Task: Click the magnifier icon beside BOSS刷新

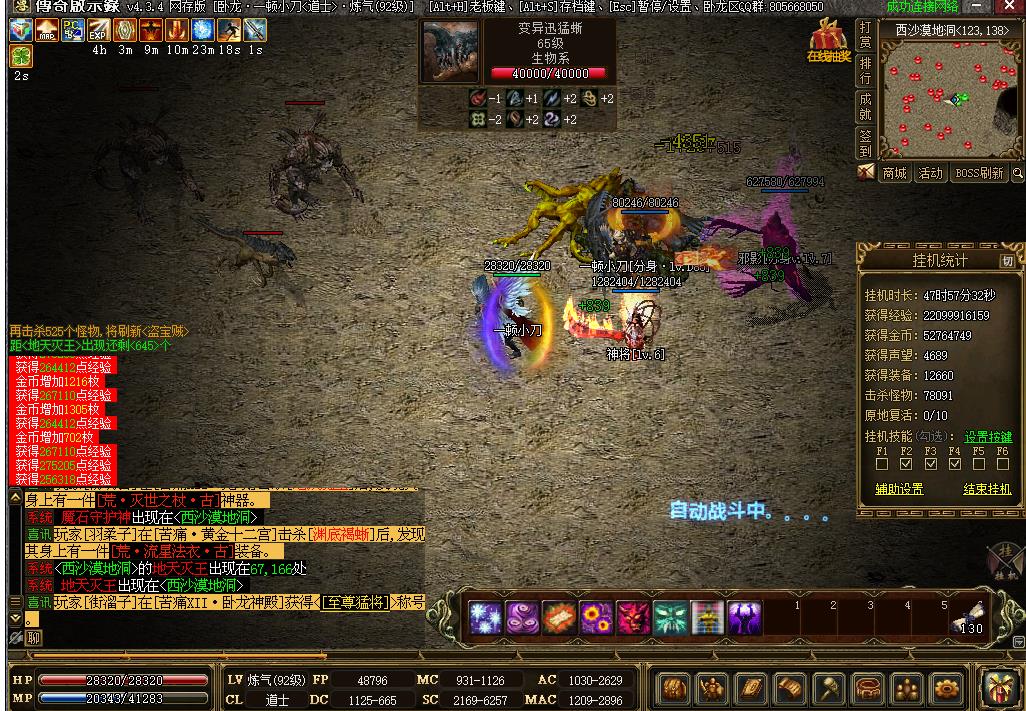Action: tap(1018, 174)
